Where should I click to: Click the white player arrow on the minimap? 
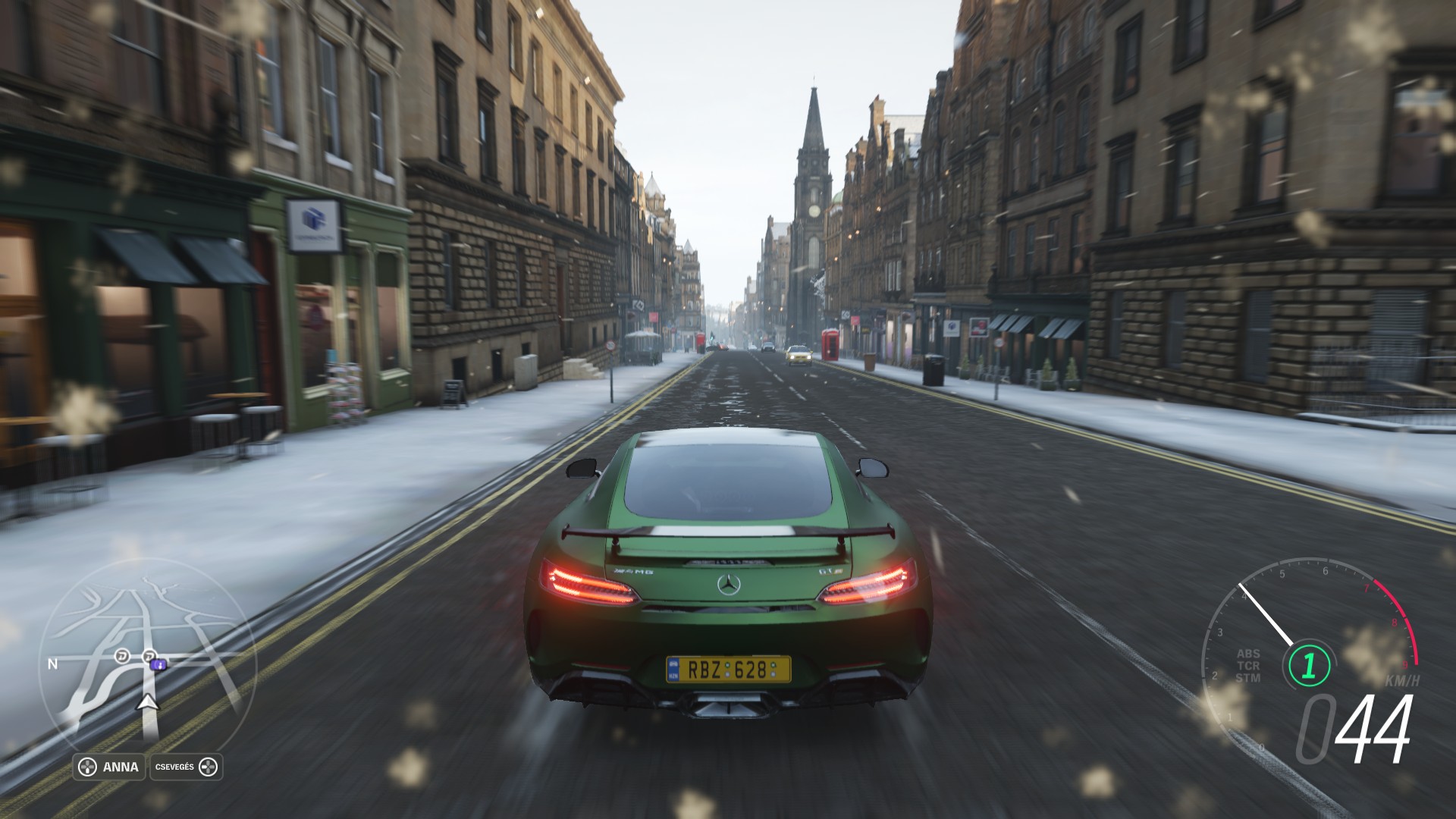[x=148, y=702]
